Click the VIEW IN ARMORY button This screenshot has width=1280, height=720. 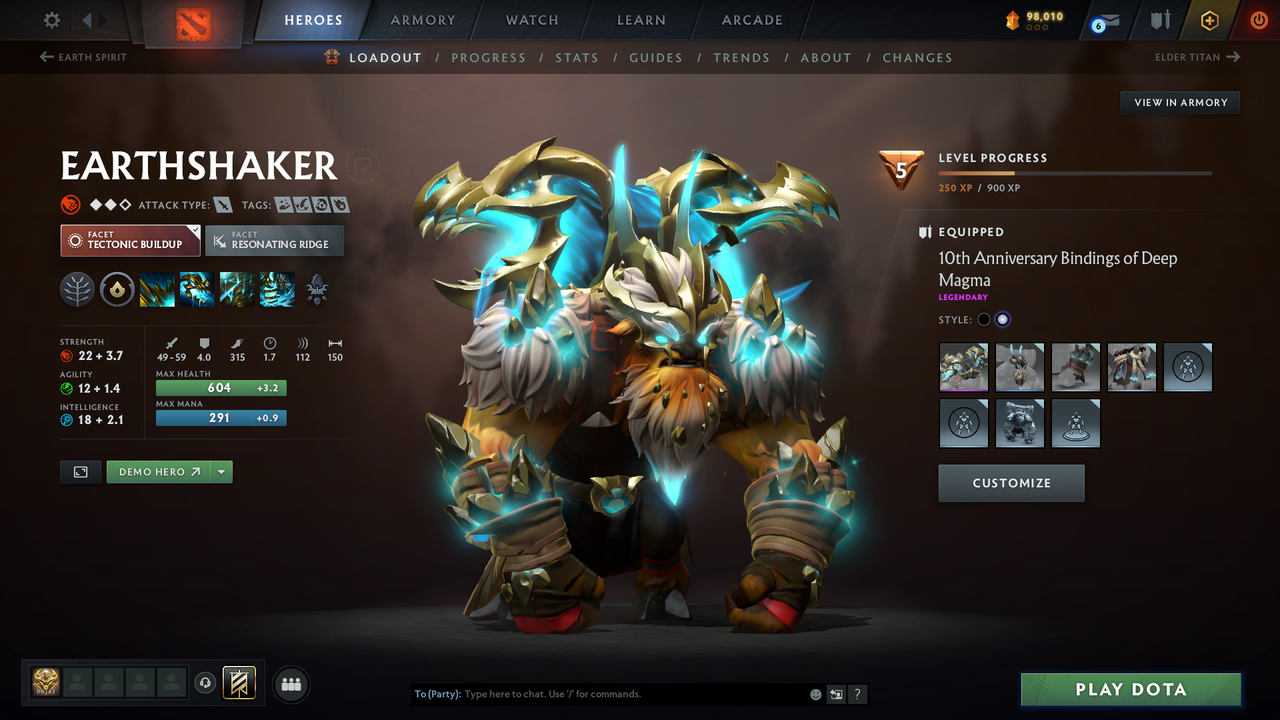[1179, 102]
